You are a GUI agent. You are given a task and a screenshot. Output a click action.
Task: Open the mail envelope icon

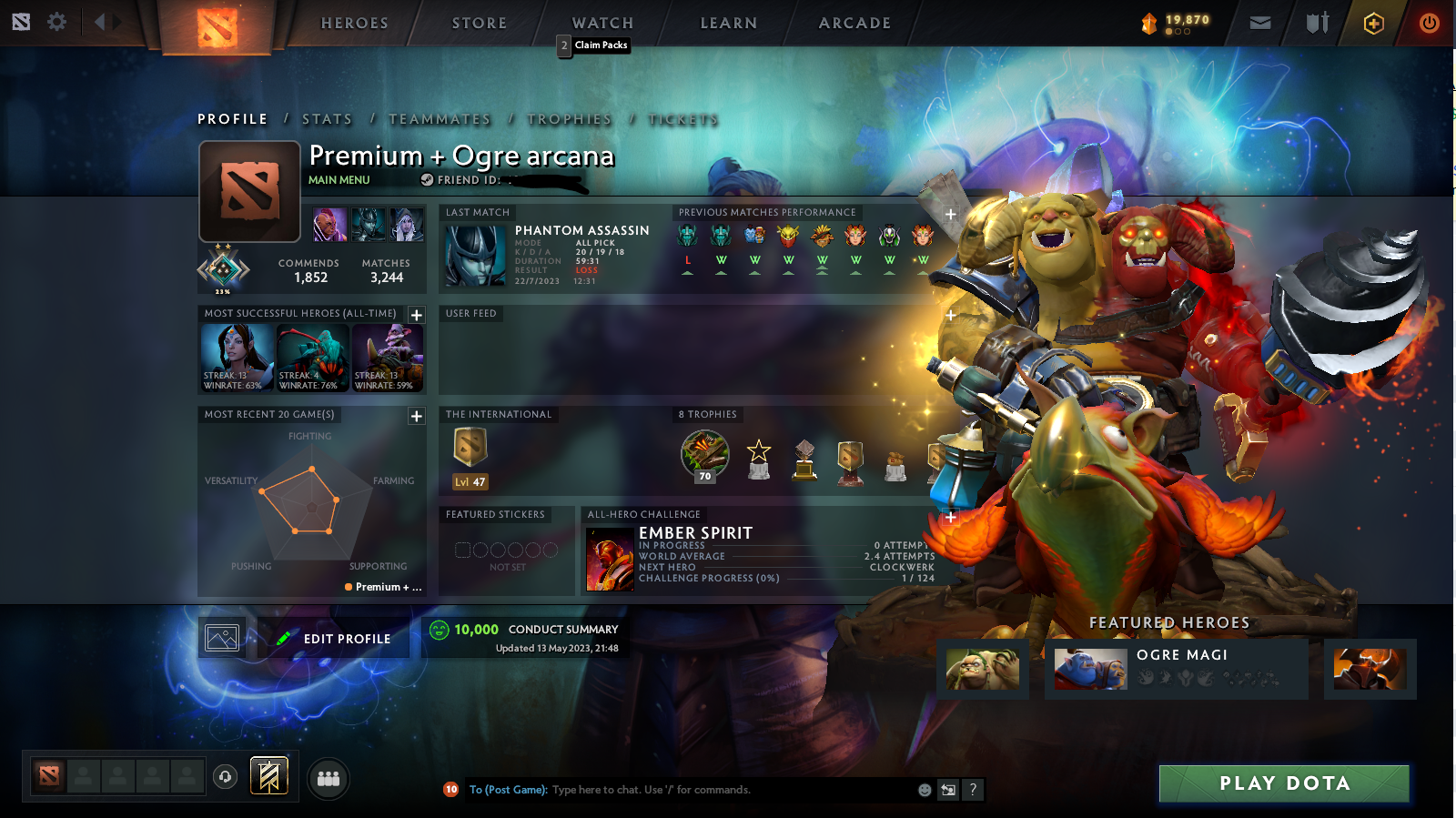(1260, 23)
